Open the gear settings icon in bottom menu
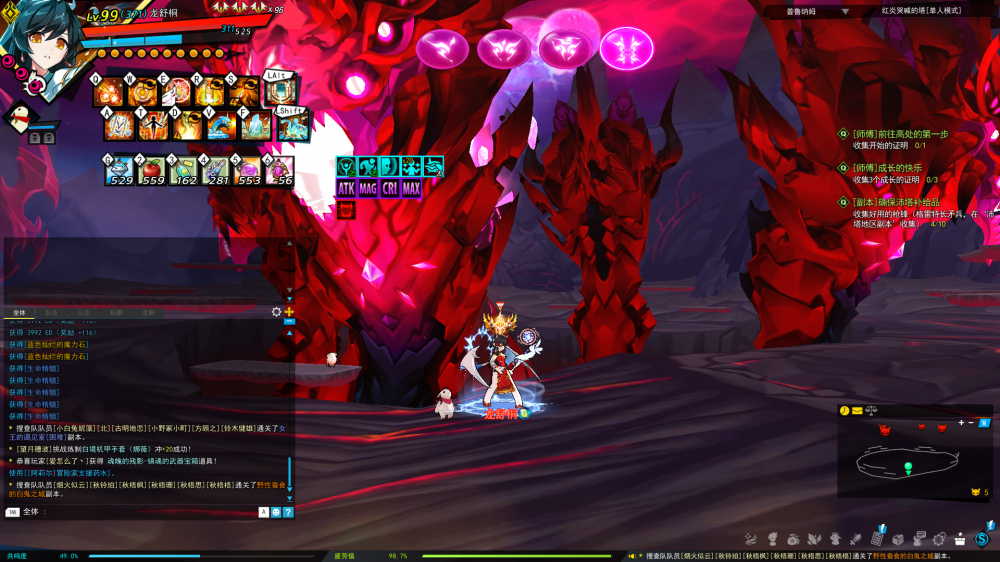The image size is (1000, 562). click(940, 539)
